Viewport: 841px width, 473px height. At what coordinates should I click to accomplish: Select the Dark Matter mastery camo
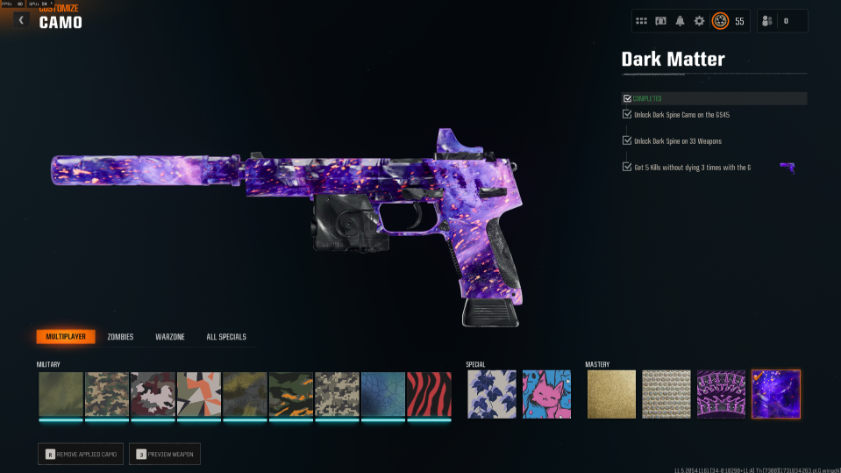click(x=777, y=394)
